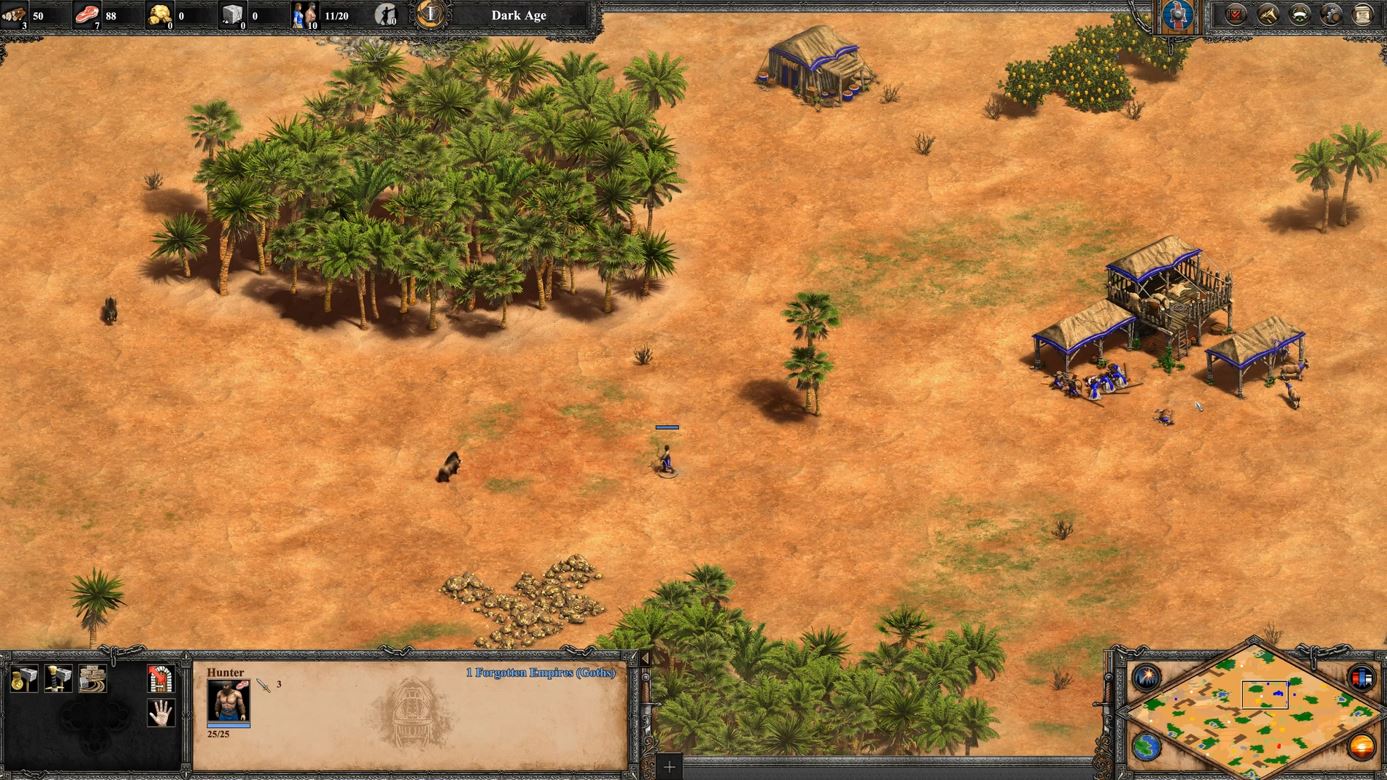Click the Goths civilization shield emblem

(1178, 16)
